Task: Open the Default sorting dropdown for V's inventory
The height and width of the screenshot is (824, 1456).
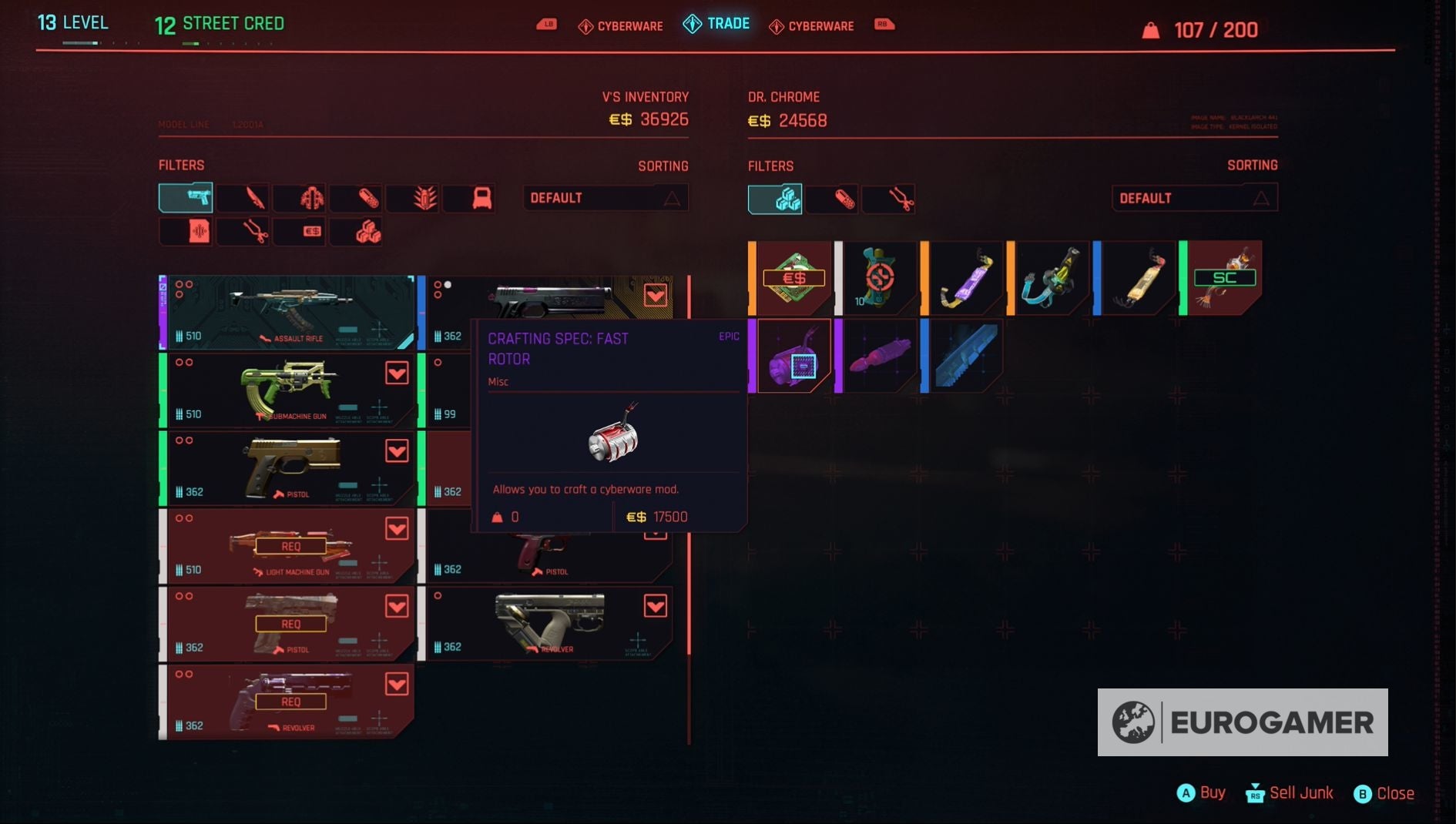Action: pyautogui.click(x=606, y=197)
